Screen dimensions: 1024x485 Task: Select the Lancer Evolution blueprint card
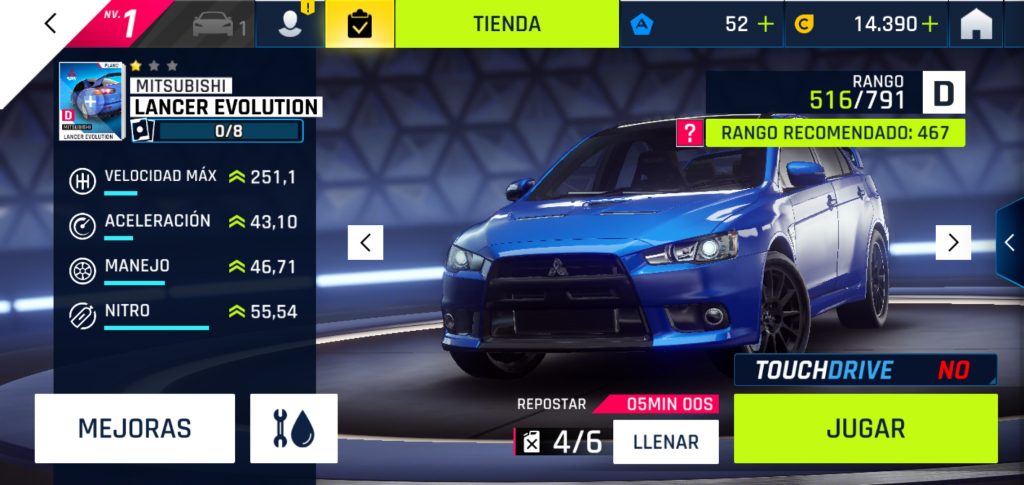91,101
